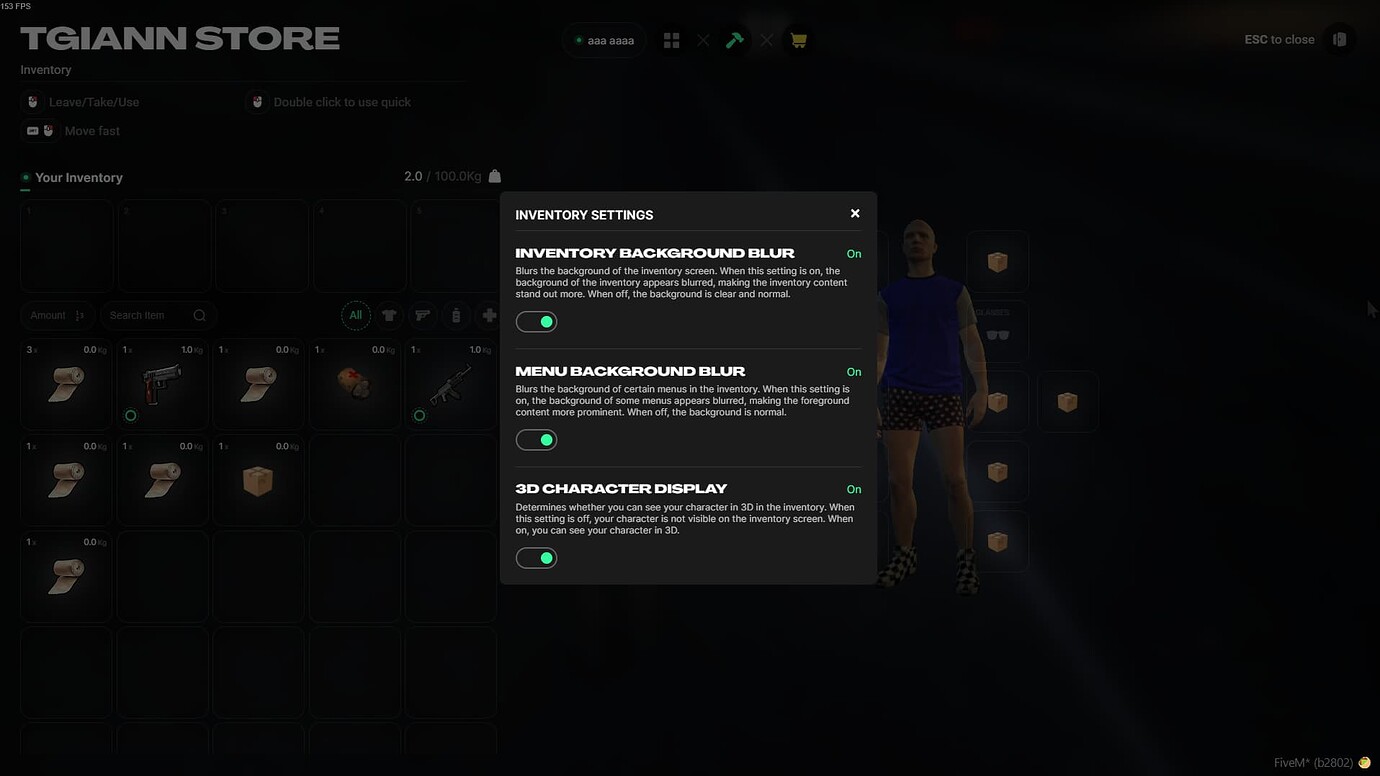Click the pistol item in the inventory
This screenshot has width=1380, height=776.
click(161, 385)
